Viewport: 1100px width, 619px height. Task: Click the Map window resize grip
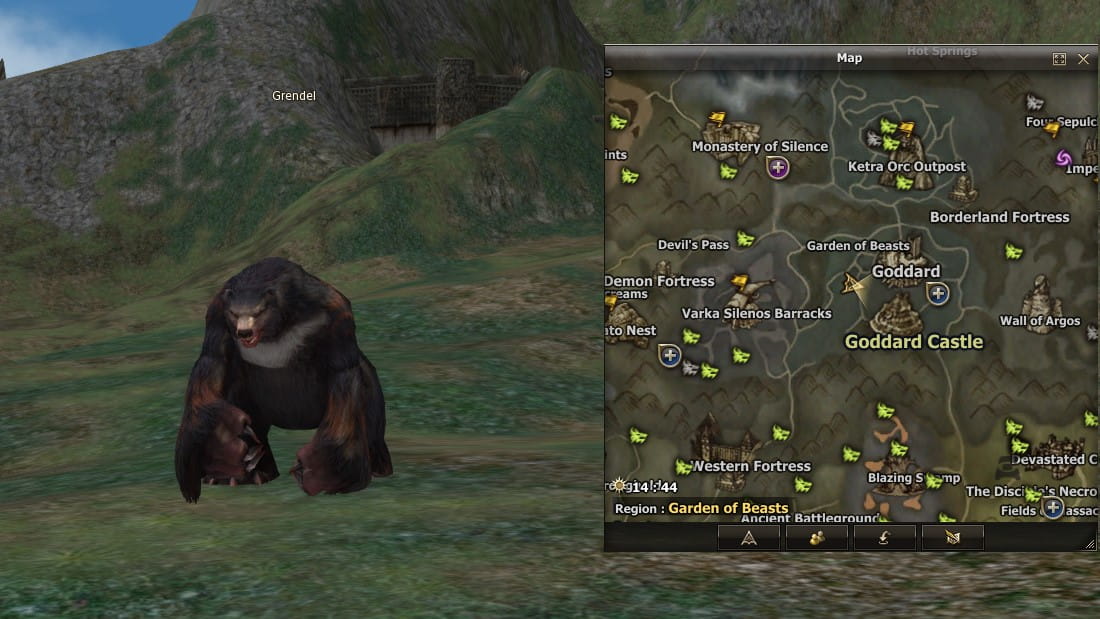point(1089,543)
